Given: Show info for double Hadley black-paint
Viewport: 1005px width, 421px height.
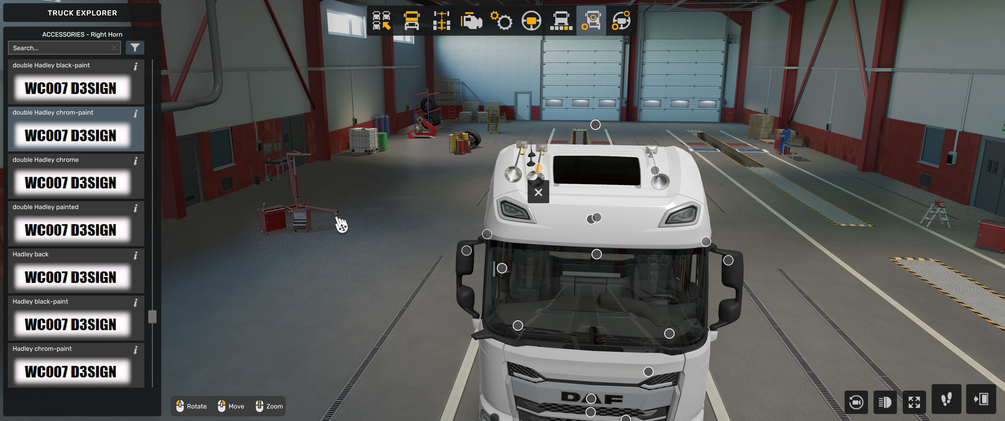Looking at the screenshot, I should tap(136, 66).
